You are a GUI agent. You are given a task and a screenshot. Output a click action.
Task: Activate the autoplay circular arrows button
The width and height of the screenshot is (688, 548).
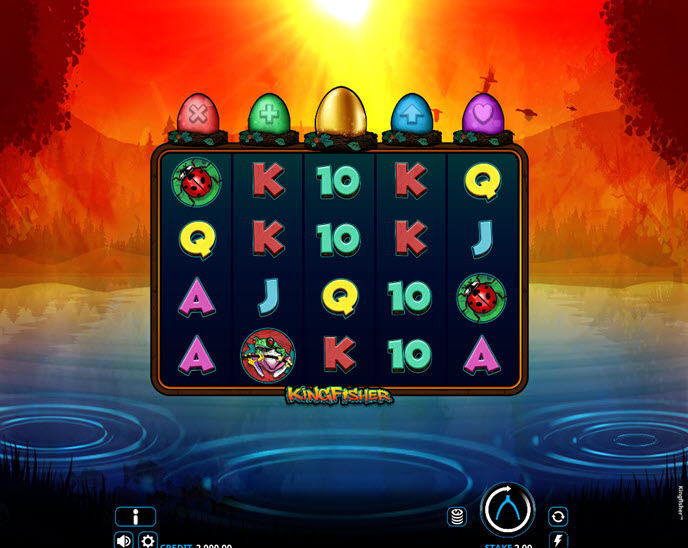tap(558, 517)
